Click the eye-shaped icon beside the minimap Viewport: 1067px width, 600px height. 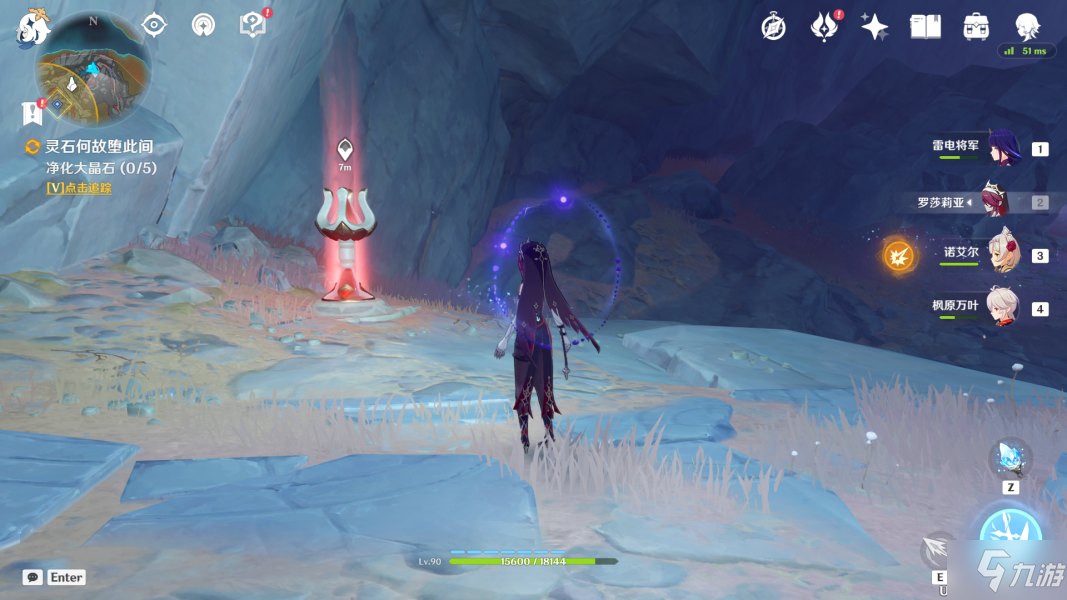[154, 25]
